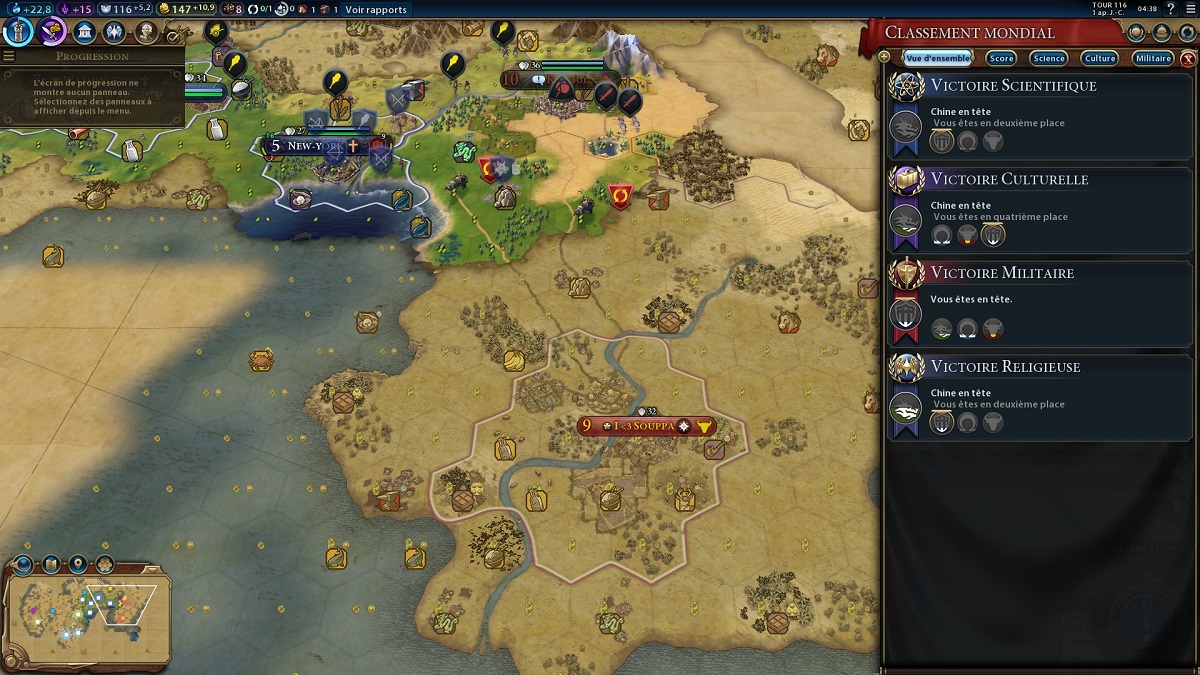Open the main game menu
The height and width of the screenshot is (675, 1200).
[x=1188, y=9]
